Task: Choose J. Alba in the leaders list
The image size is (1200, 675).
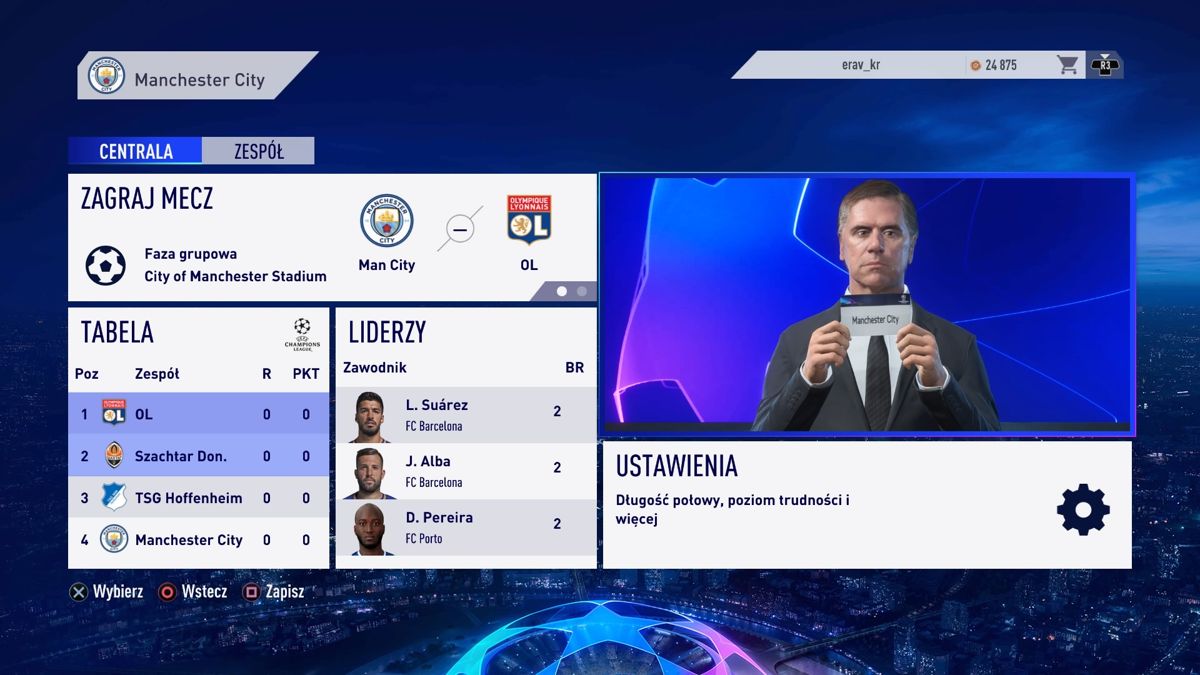Action: 465,471
